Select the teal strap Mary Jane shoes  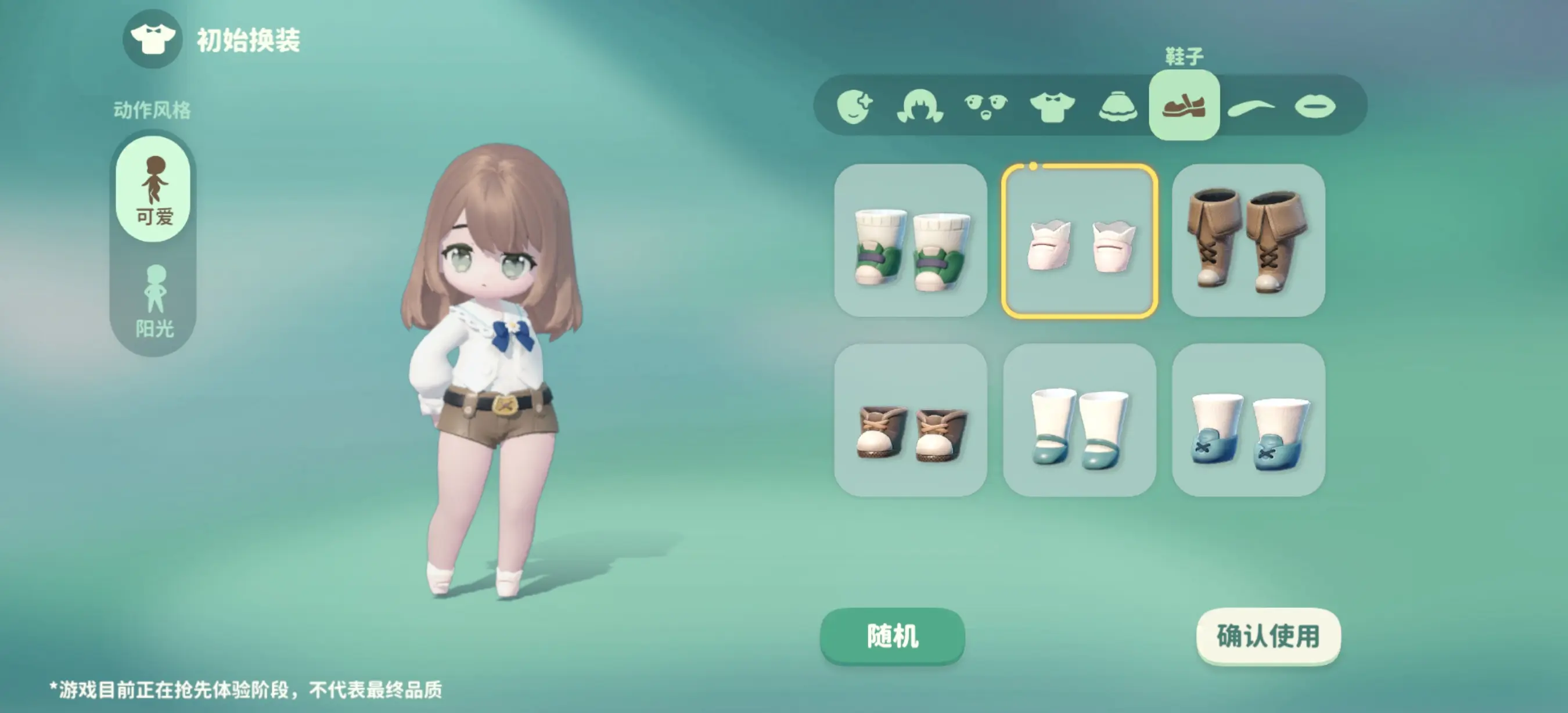[1079, 420]
